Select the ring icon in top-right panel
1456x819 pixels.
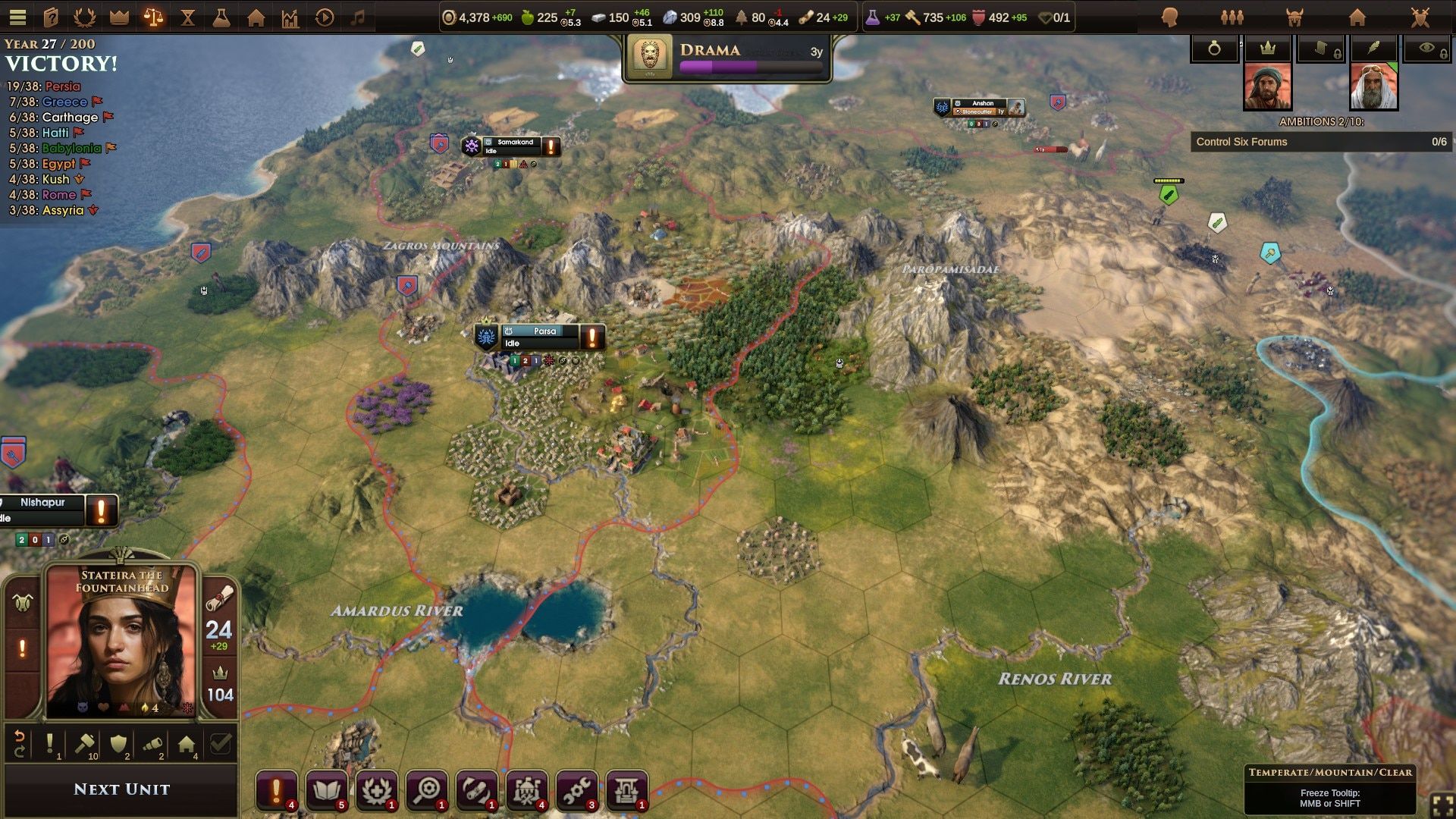pyautogui.click(x=1214, y=47)
